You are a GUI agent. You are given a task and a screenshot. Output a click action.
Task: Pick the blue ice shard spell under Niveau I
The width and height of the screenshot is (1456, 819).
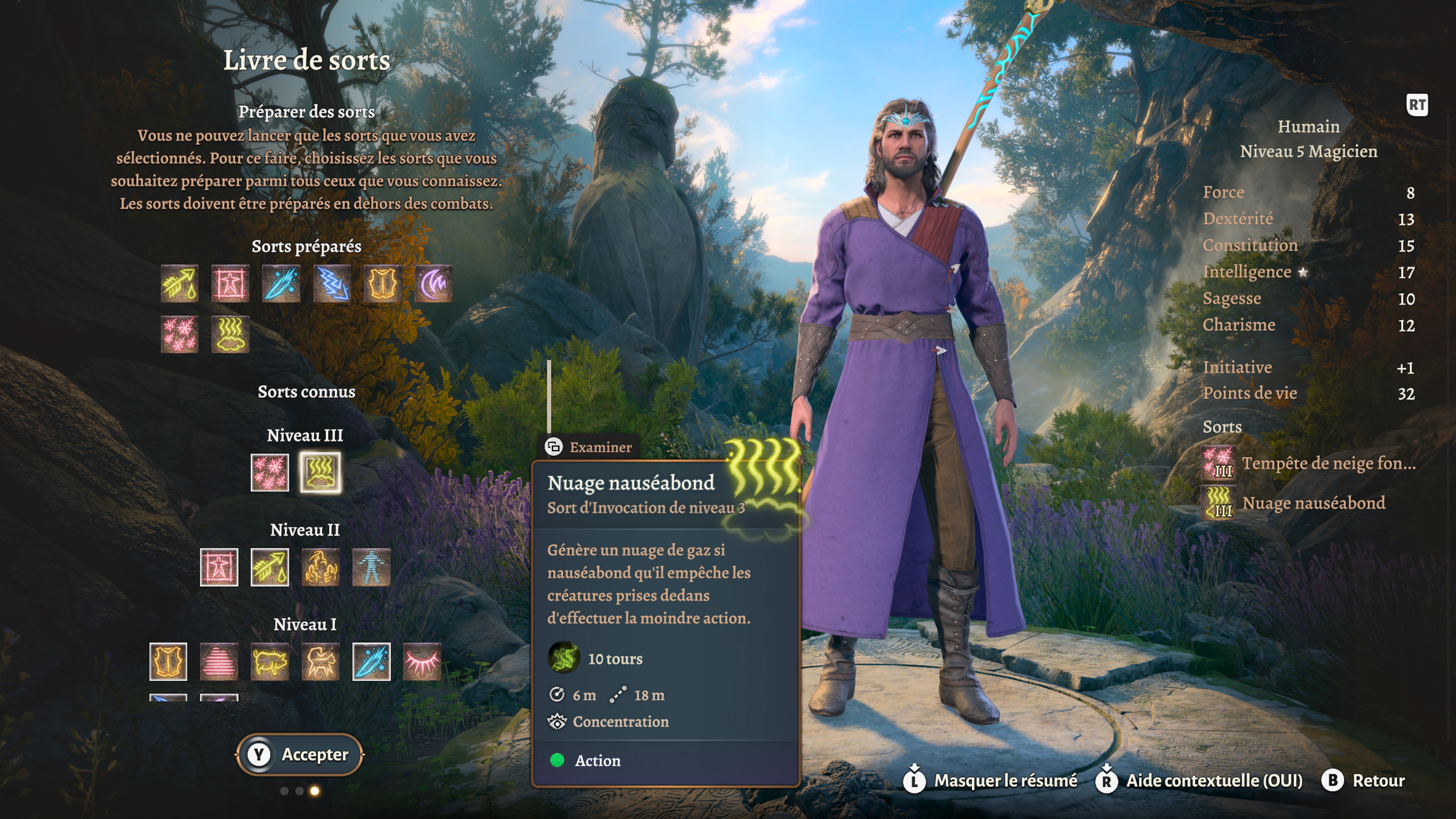(x=371, y=661)
